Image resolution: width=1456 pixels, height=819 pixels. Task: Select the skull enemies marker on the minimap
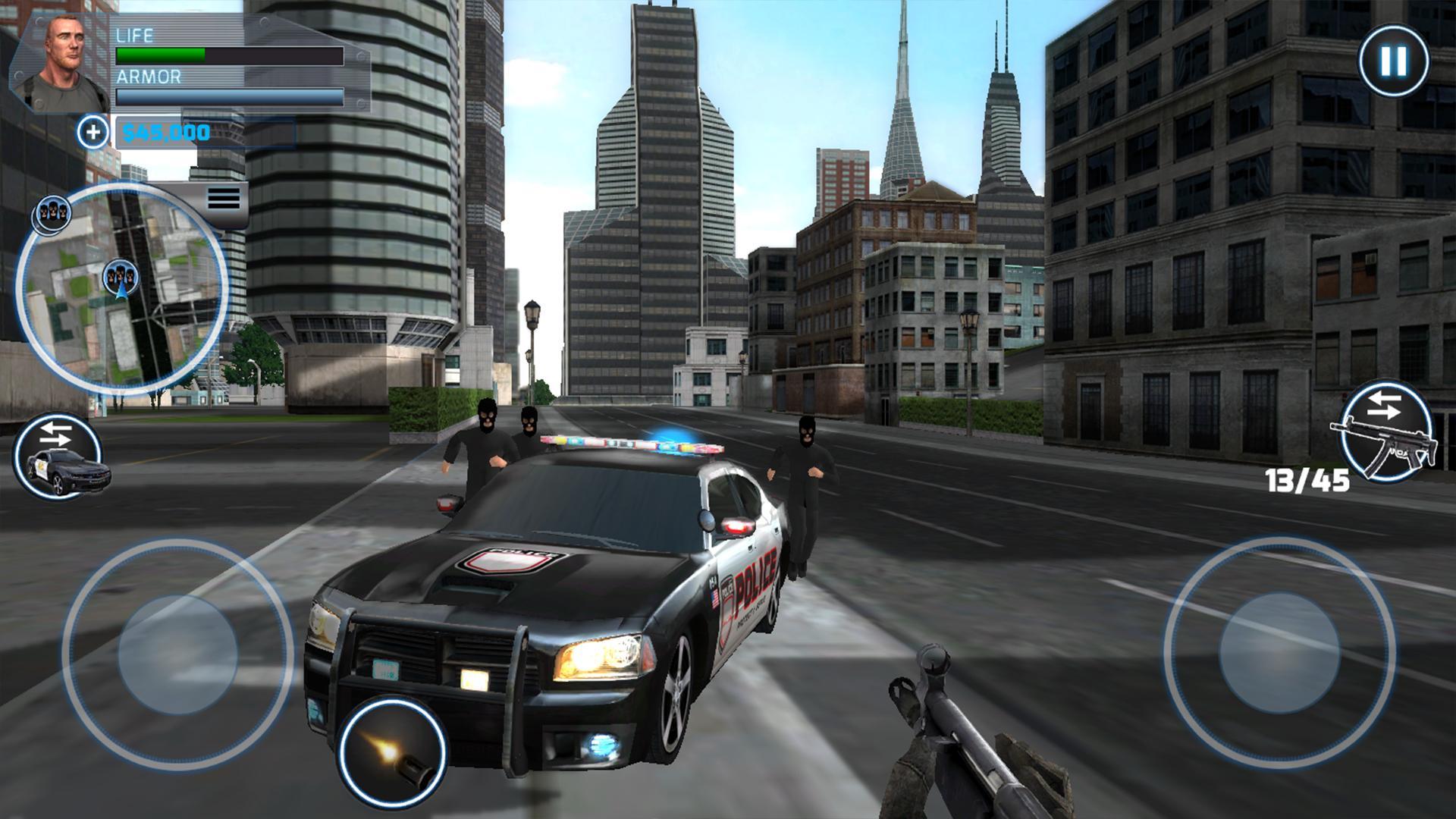pos(51,213)
